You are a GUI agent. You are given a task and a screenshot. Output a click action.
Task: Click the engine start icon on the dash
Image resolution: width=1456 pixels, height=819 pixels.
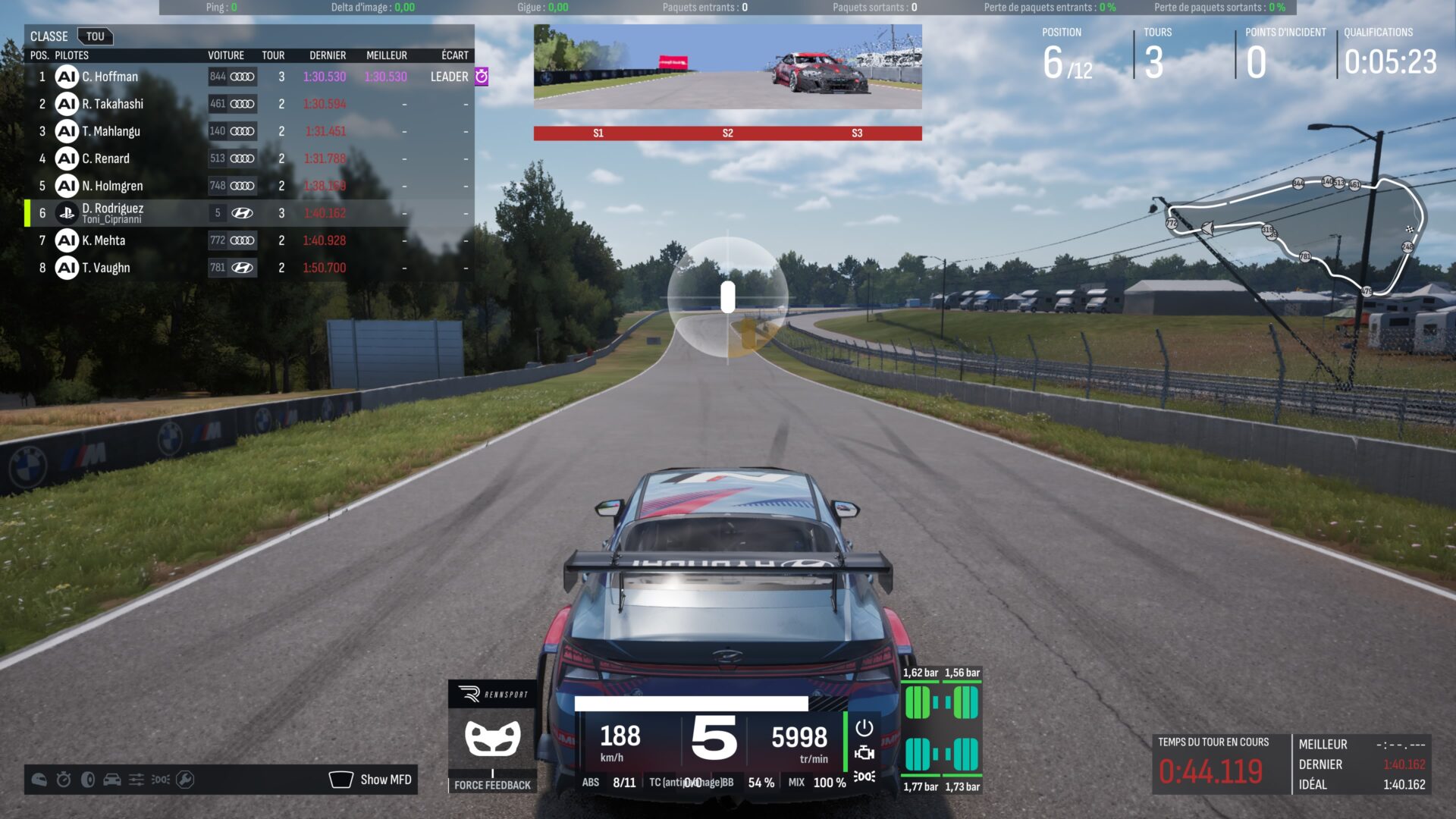click(864, 753)
